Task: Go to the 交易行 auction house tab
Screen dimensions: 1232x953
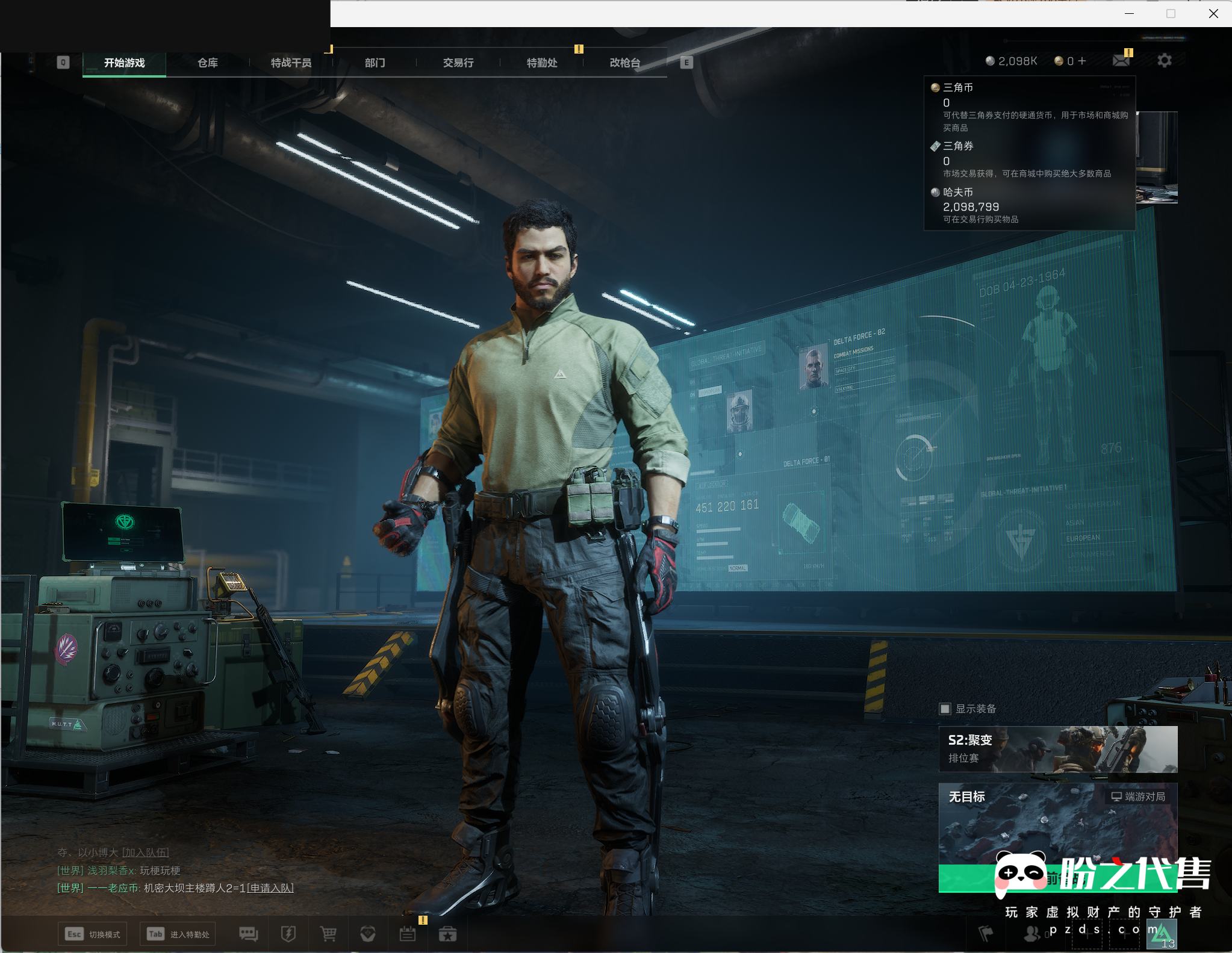Action: pyautogui.click(x=458, y=63)
